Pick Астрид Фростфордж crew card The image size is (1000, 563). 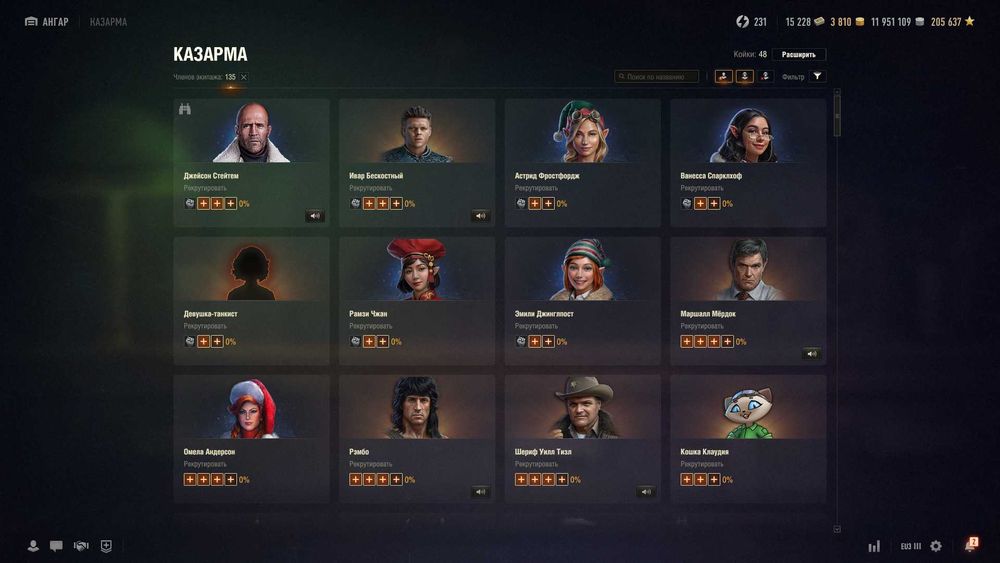[582, 162]
